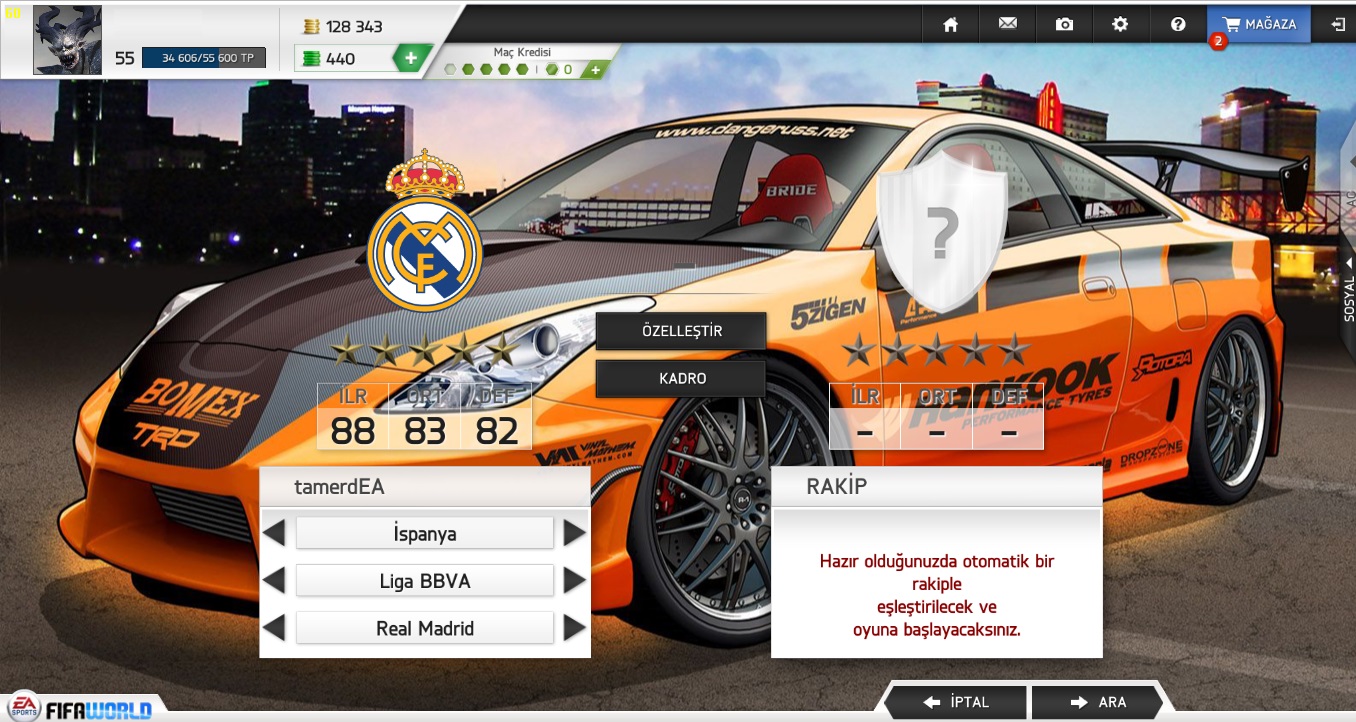The width and height of the screenshot is (1356, 722).
Task: Select the next country after İspanya
Action: coord(574,533)
